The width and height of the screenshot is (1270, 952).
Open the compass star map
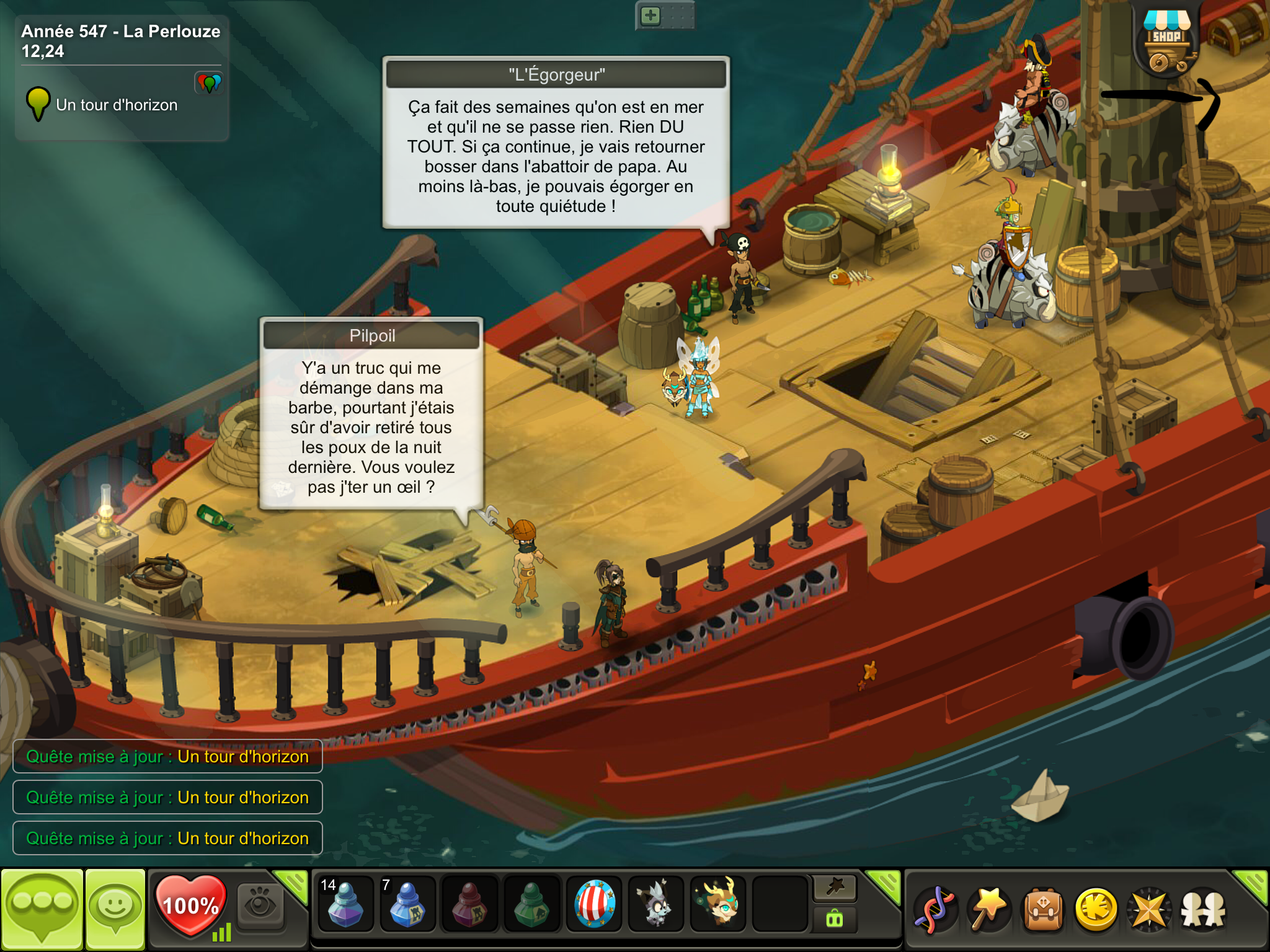[1149, 909]
